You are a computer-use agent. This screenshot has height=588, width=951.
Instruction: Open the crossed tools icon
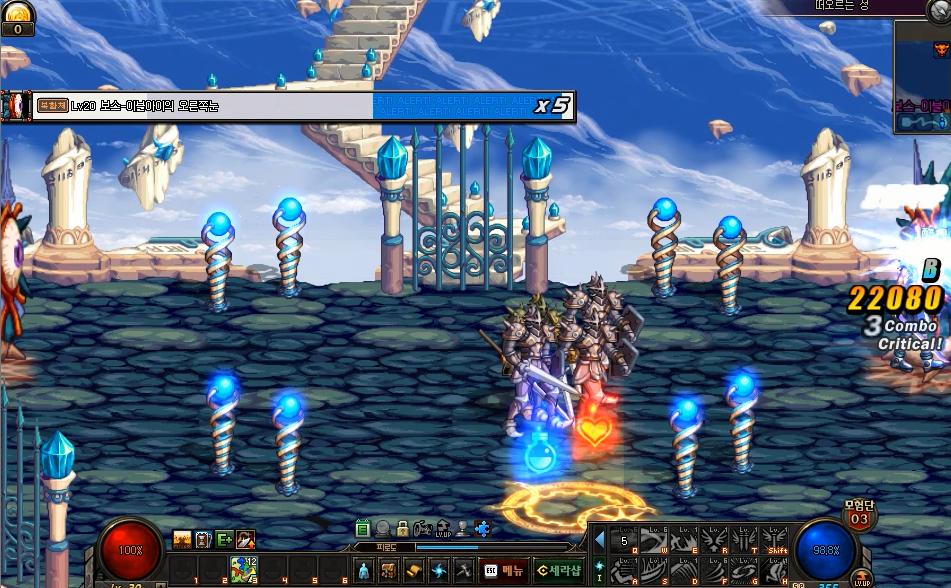coord(462,570)
